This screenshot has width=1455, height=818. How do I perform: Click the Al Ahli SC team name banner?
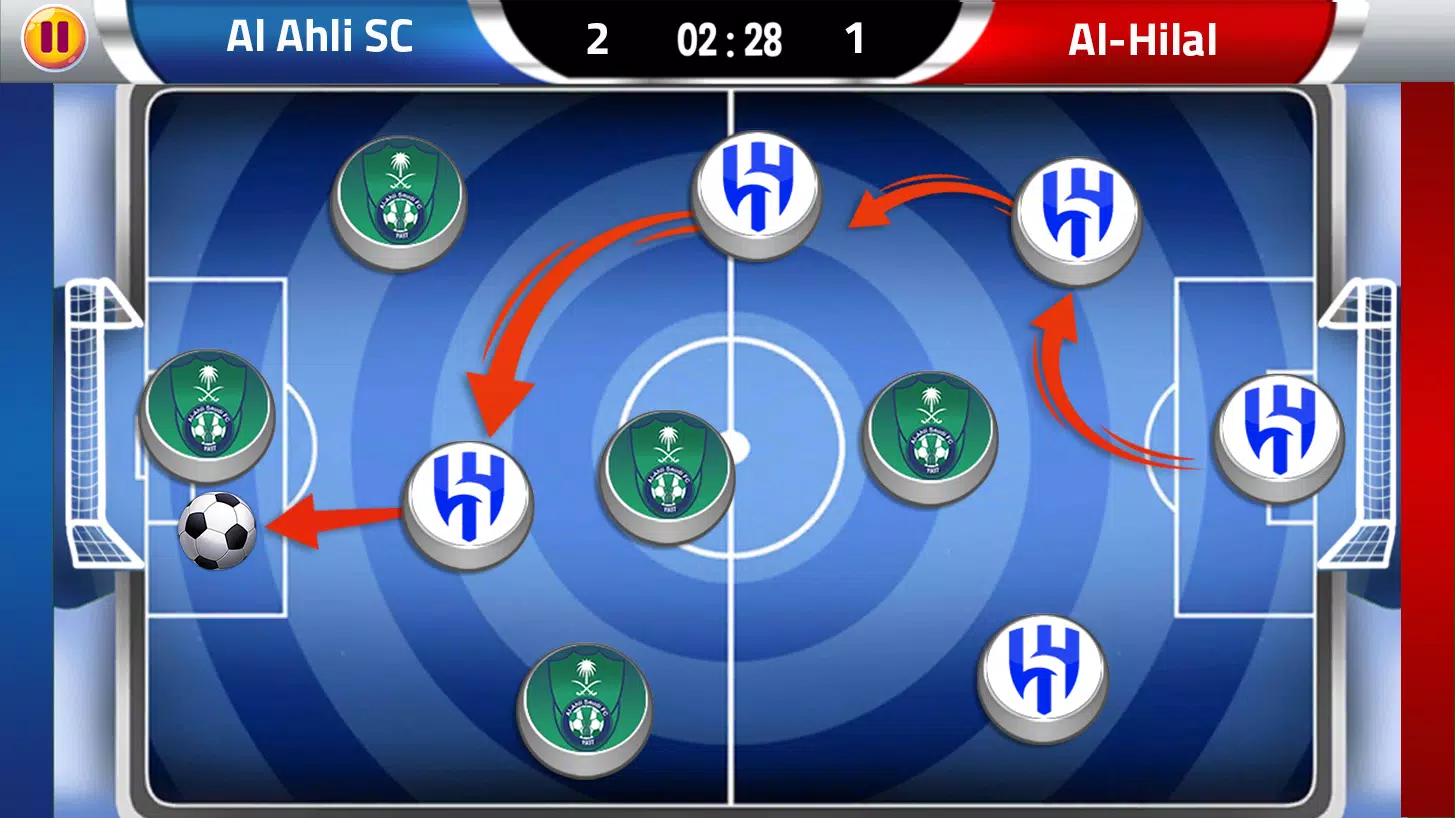coord(320,38)
